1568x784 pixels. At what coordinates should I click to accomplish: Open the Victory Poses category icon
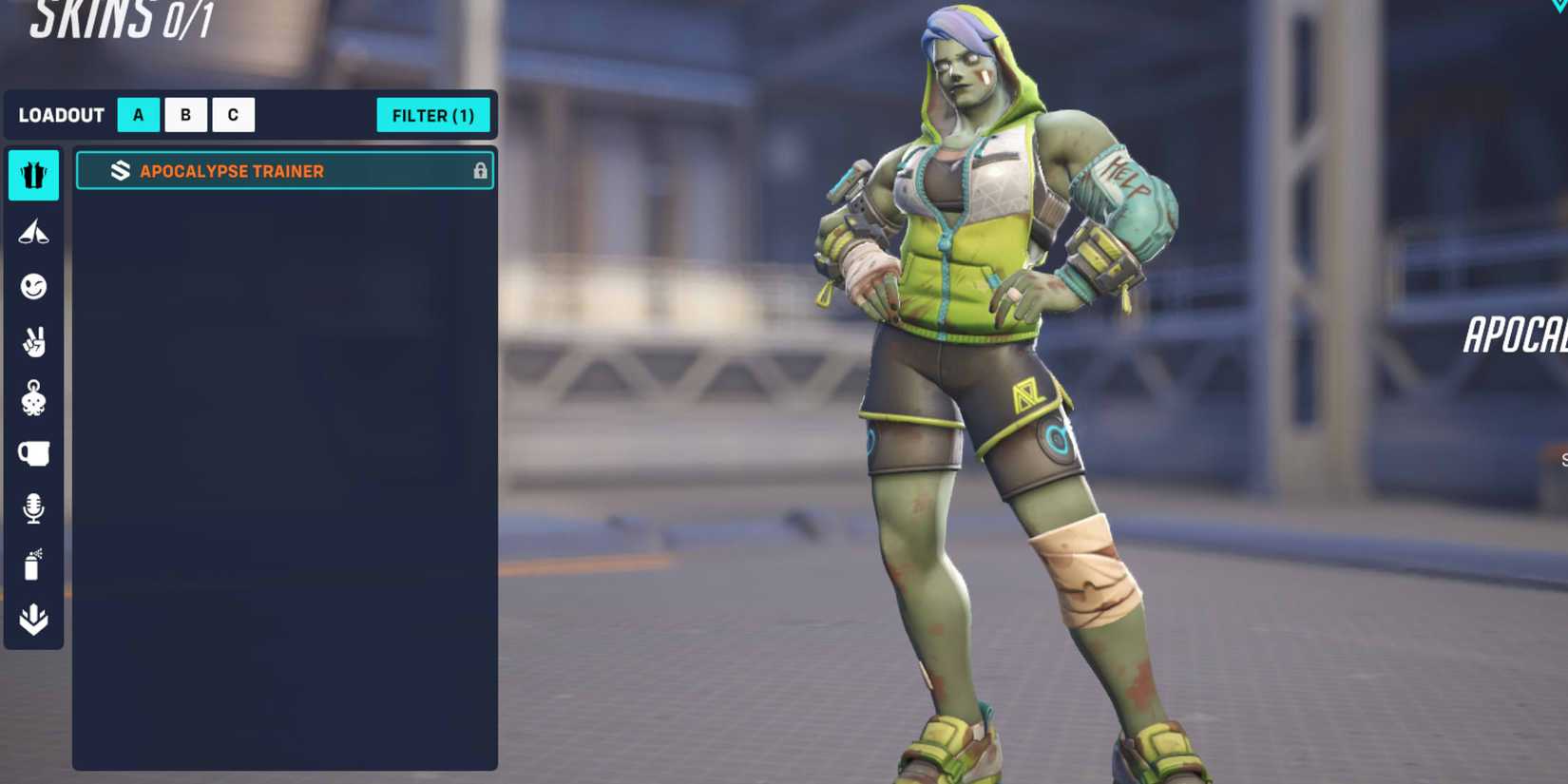point(34,232)
